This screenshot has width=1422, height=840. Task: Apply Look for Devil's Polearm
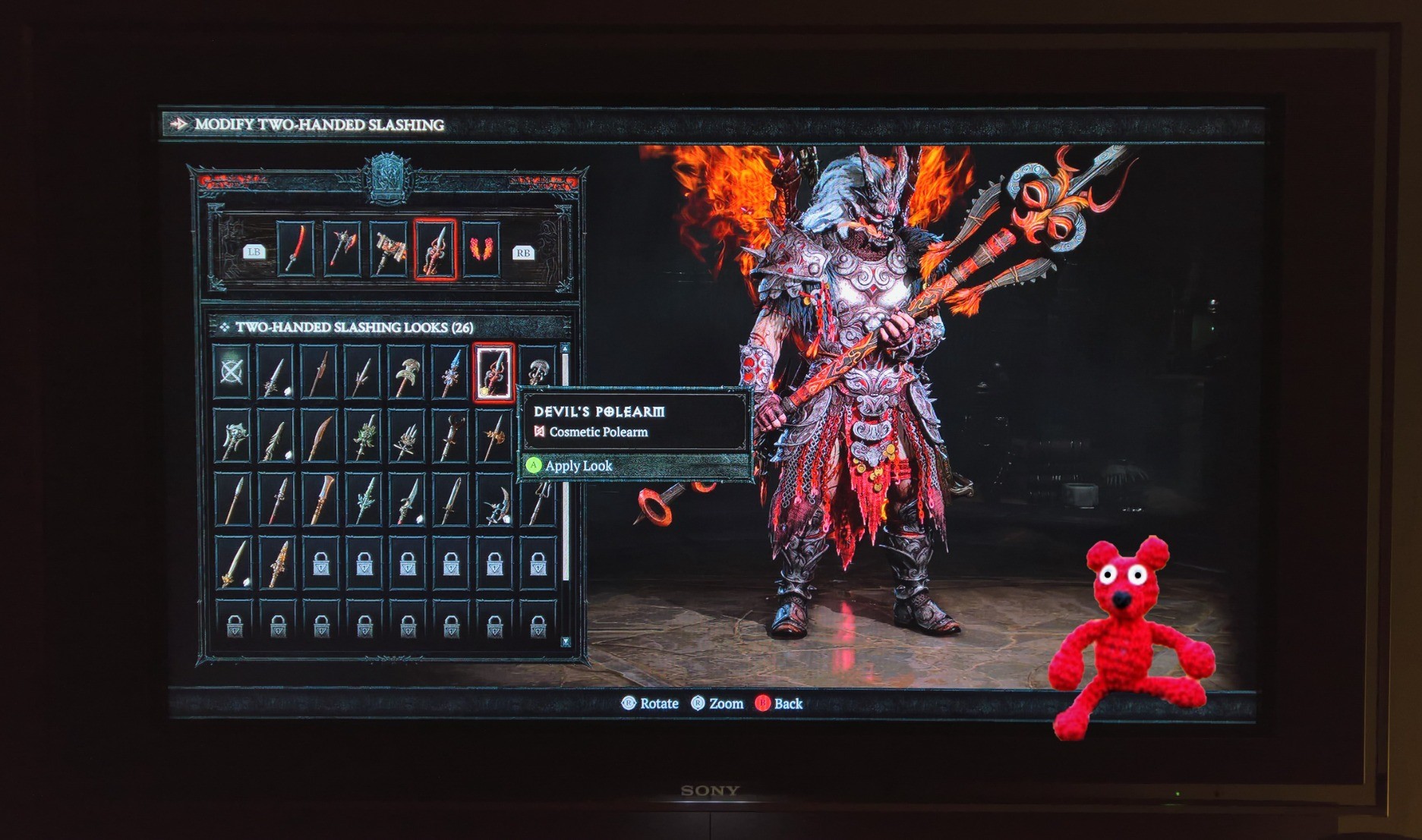(x=577, y=466)
